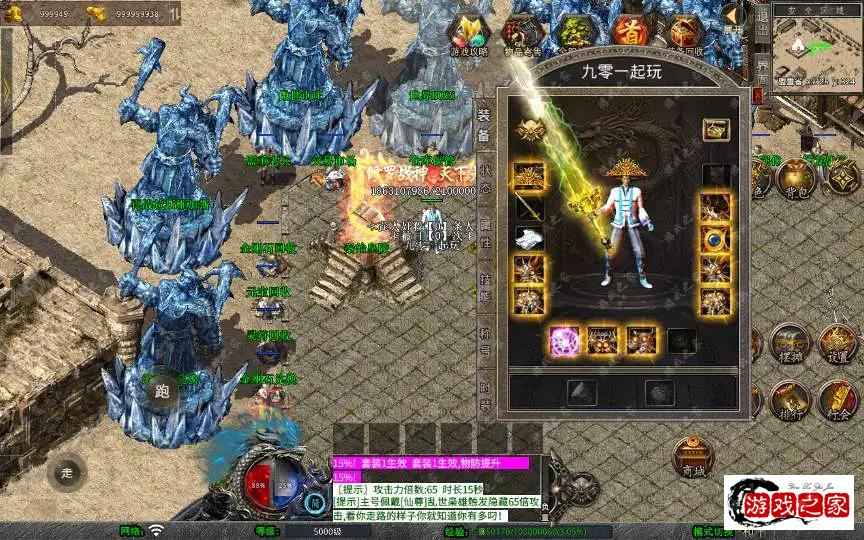
Task: Open the treasure chest recycle icon
Action: (x=684, y=32)
